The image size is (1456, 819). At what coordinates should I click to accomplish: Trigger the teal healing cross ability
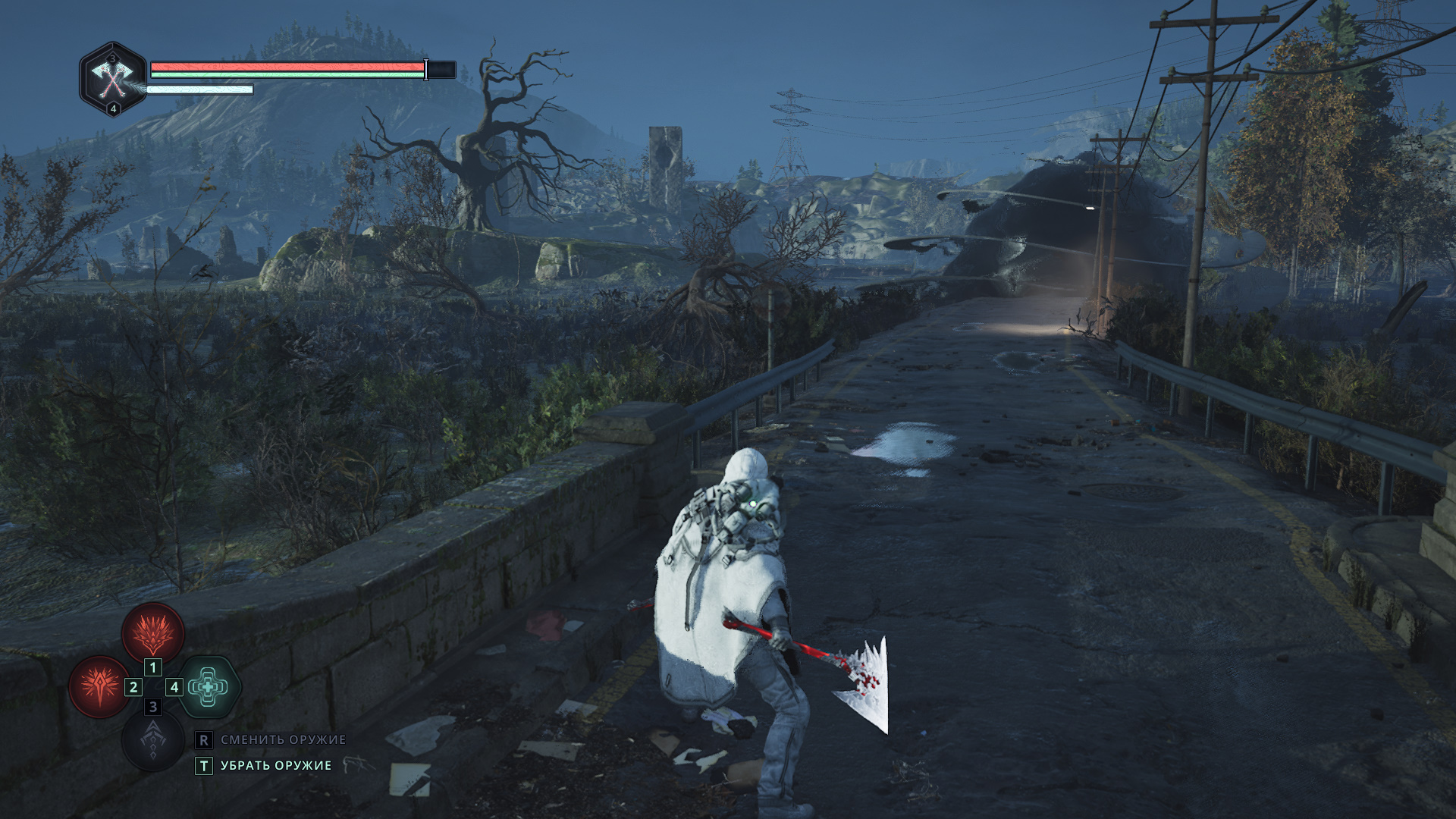(x=209, y=687)
